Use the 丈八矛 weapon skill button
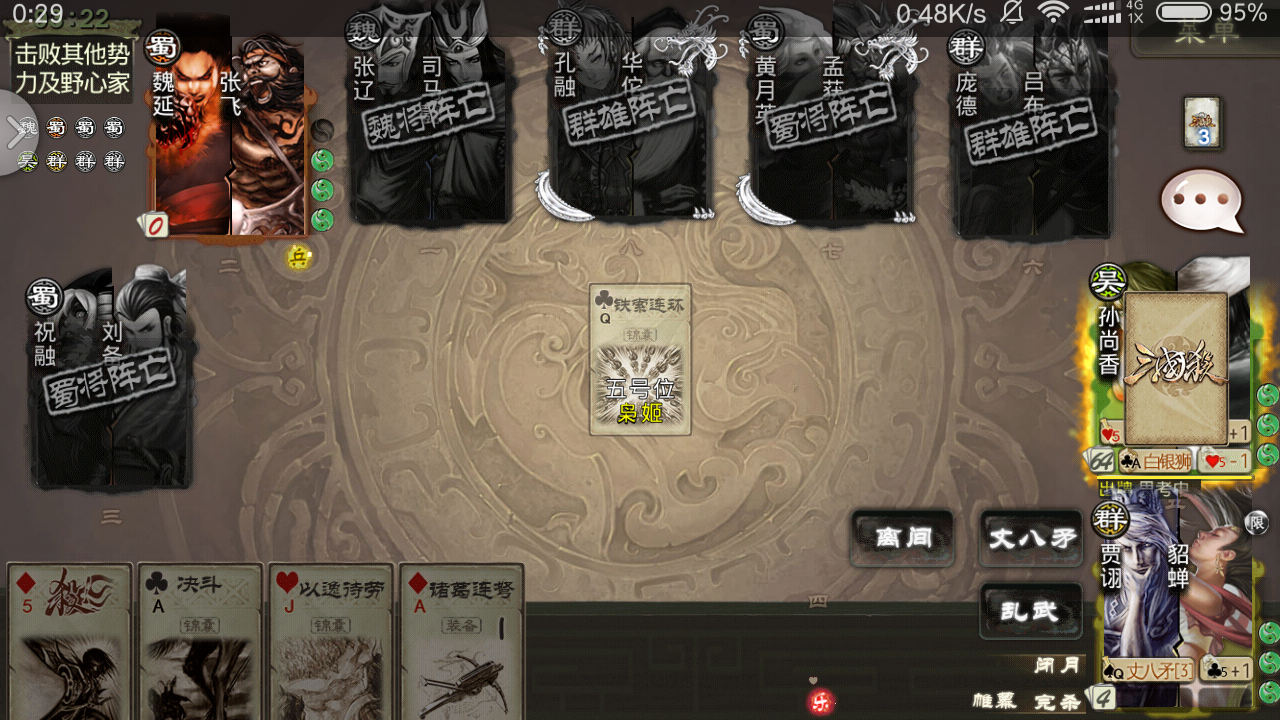 click(x=1032, y=538)
